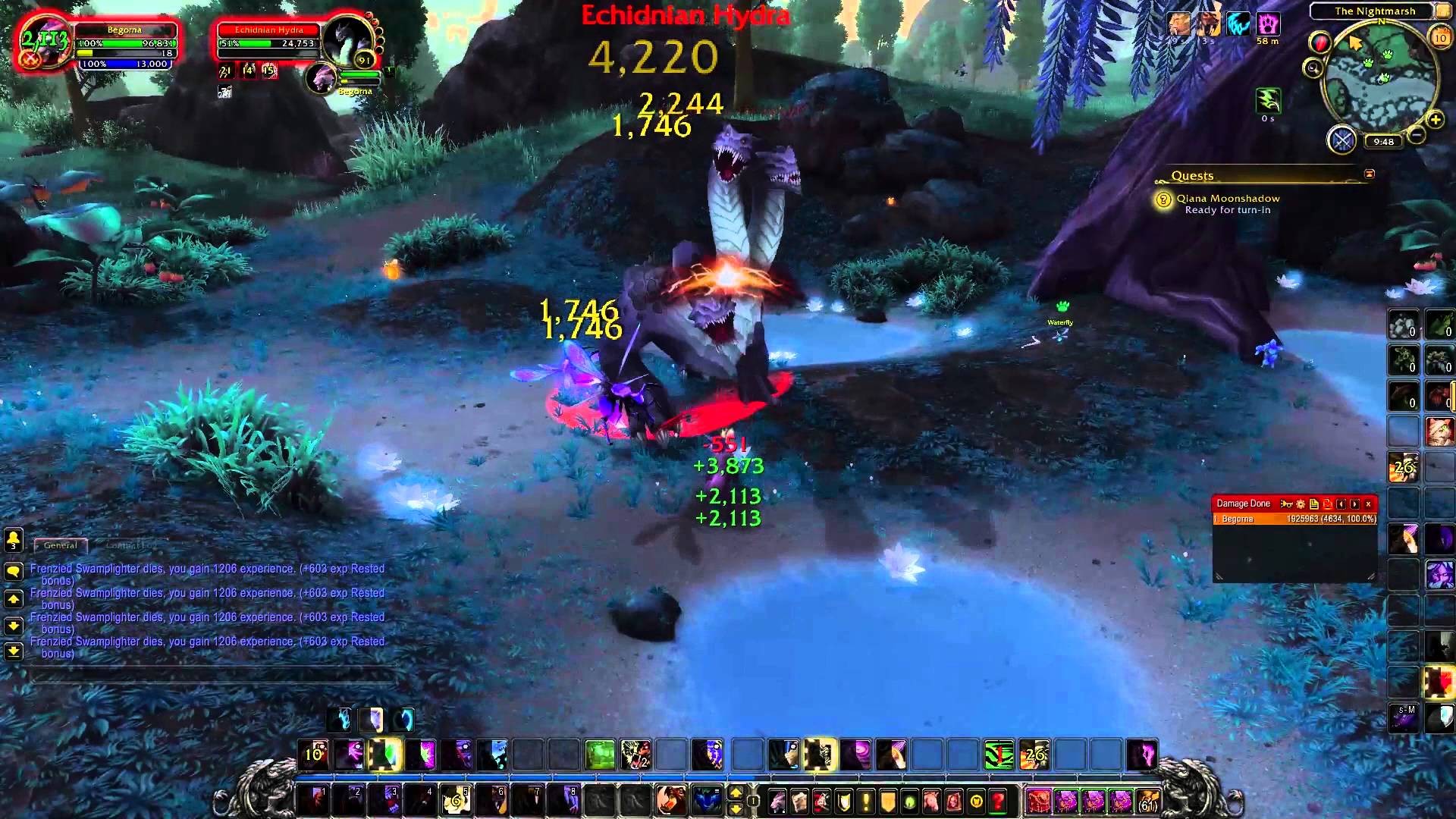1456x819 pixels.
Task: Open the calendar button showing 10
Action: 1439,37
